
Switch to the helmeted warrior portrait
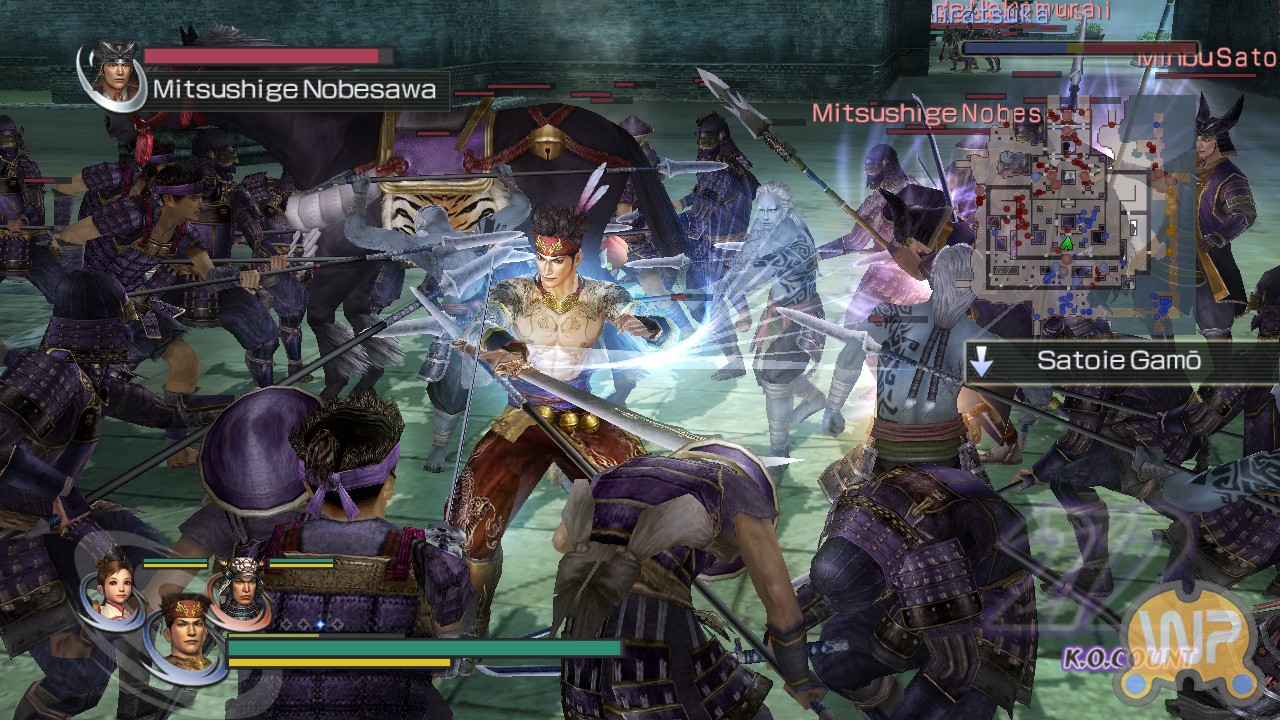pyautogui.click(x=242, y=590)
